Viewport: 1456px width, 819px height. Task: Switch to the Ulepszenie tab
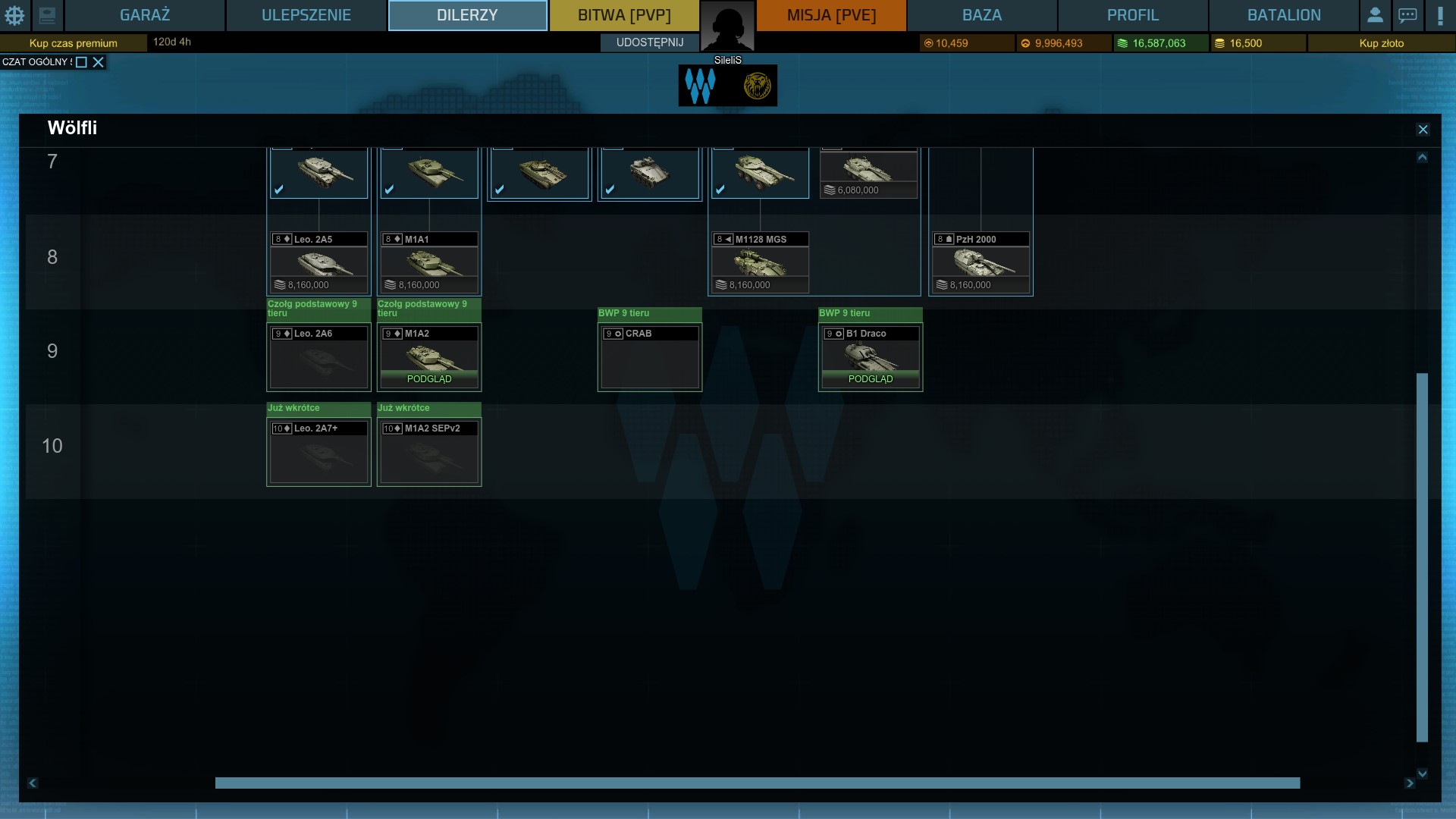coord(306,15)
